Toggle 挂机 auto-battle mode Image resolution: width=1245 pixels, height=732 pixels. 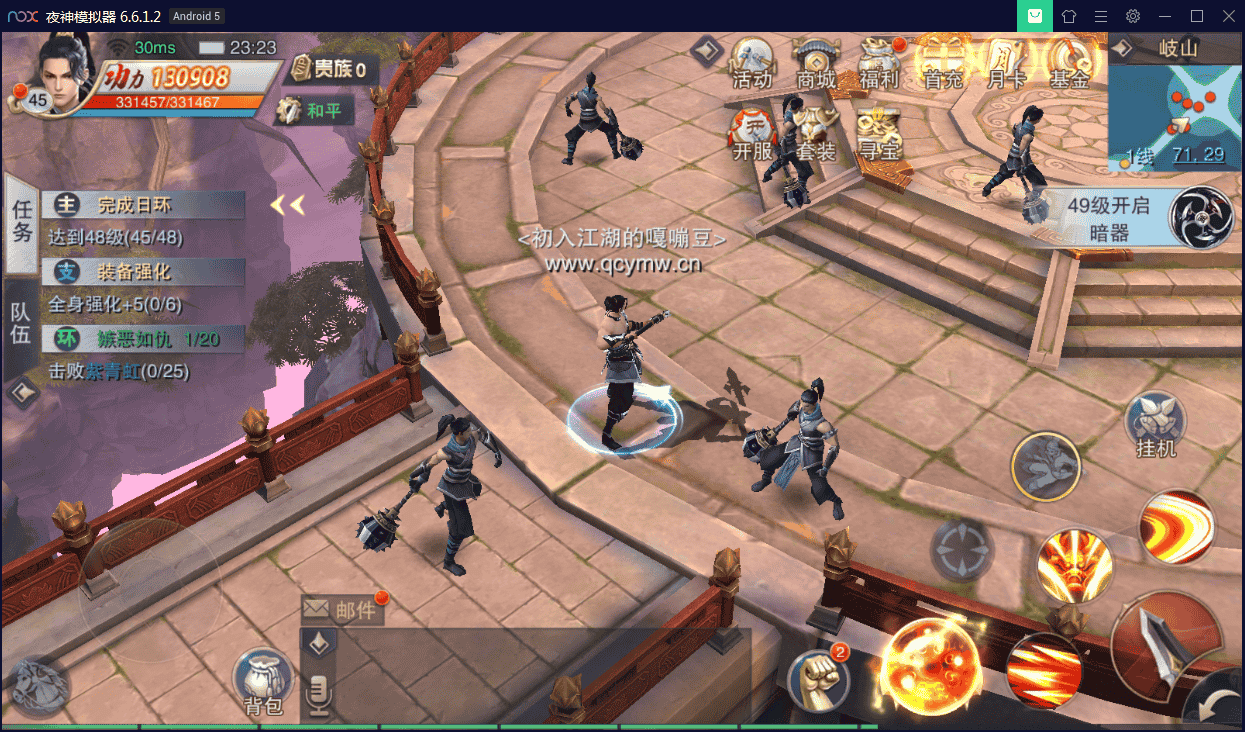[1155, 425]
